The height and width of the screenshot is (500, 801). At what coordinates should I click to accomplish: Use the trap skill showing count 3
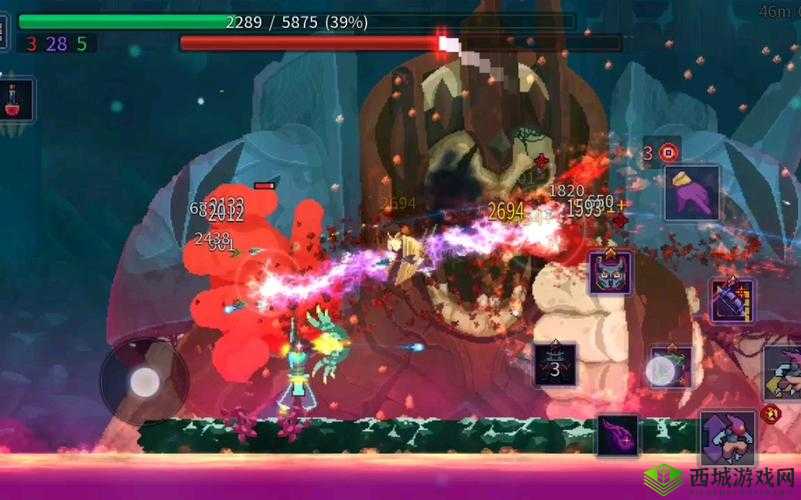point(555,365)
